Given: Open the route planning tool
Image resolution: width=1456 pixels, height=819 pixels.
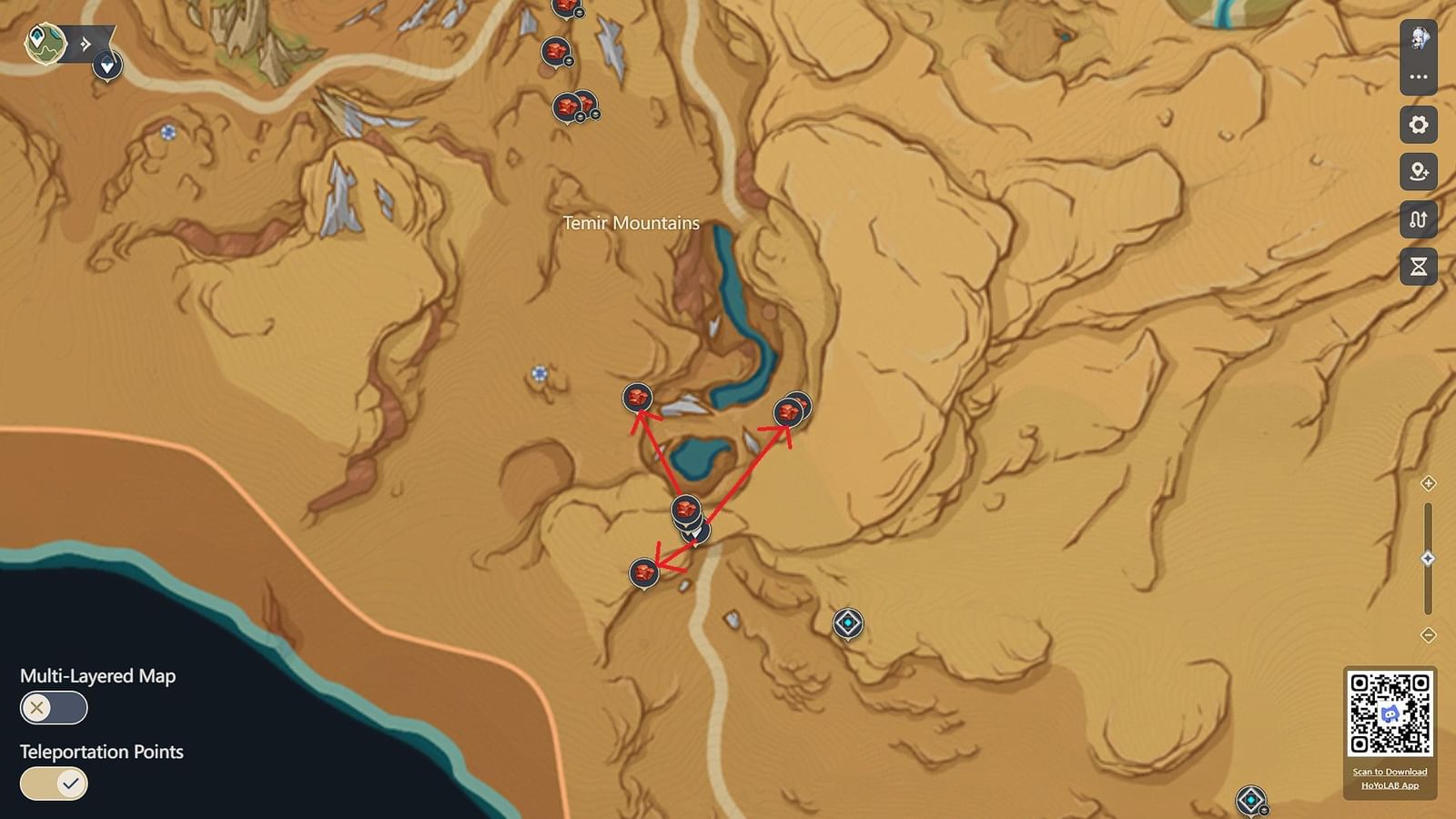Looking at the screenshot, I should coord(1417,219).
